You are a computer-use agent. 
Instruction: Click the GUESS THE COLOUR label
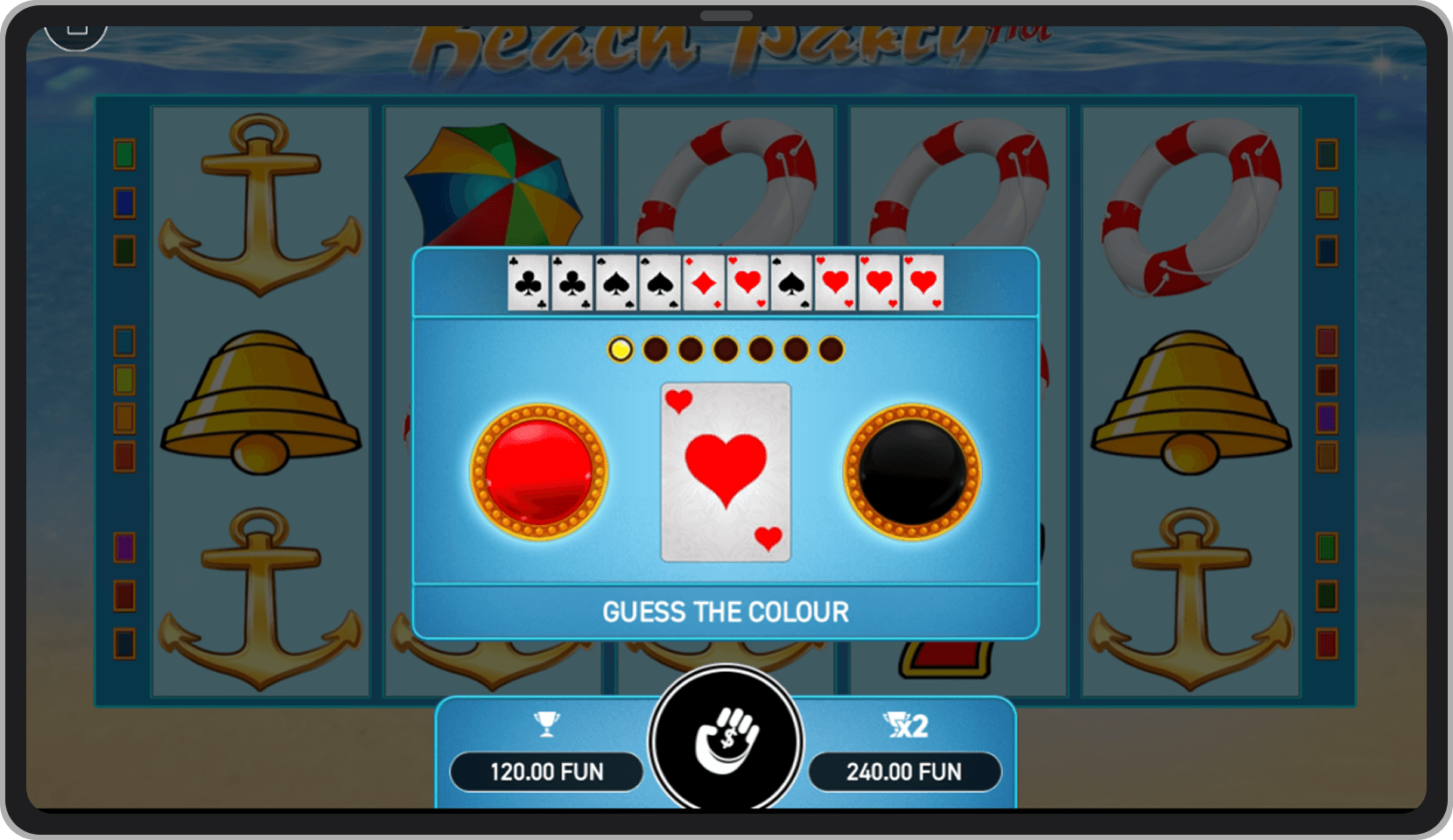point(725,612)
